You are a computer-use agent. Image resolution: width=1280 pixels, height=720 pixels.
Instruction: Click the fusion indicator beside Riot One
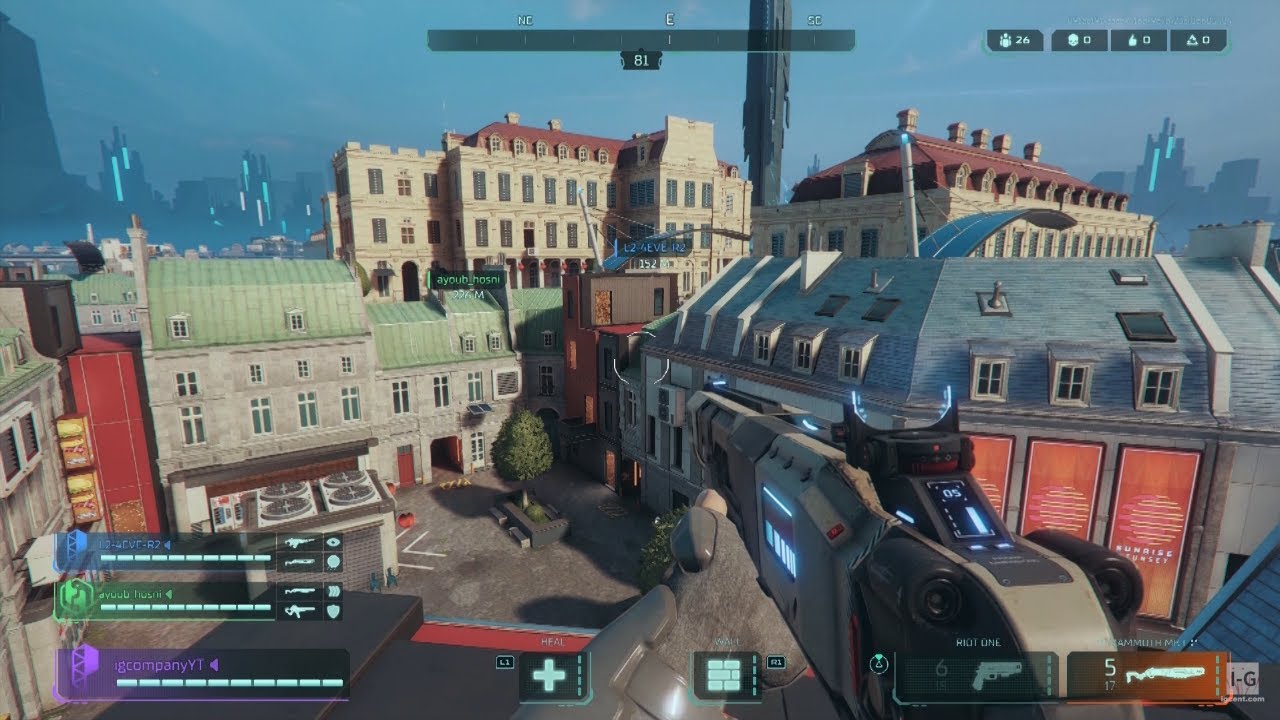pos(879,662)
